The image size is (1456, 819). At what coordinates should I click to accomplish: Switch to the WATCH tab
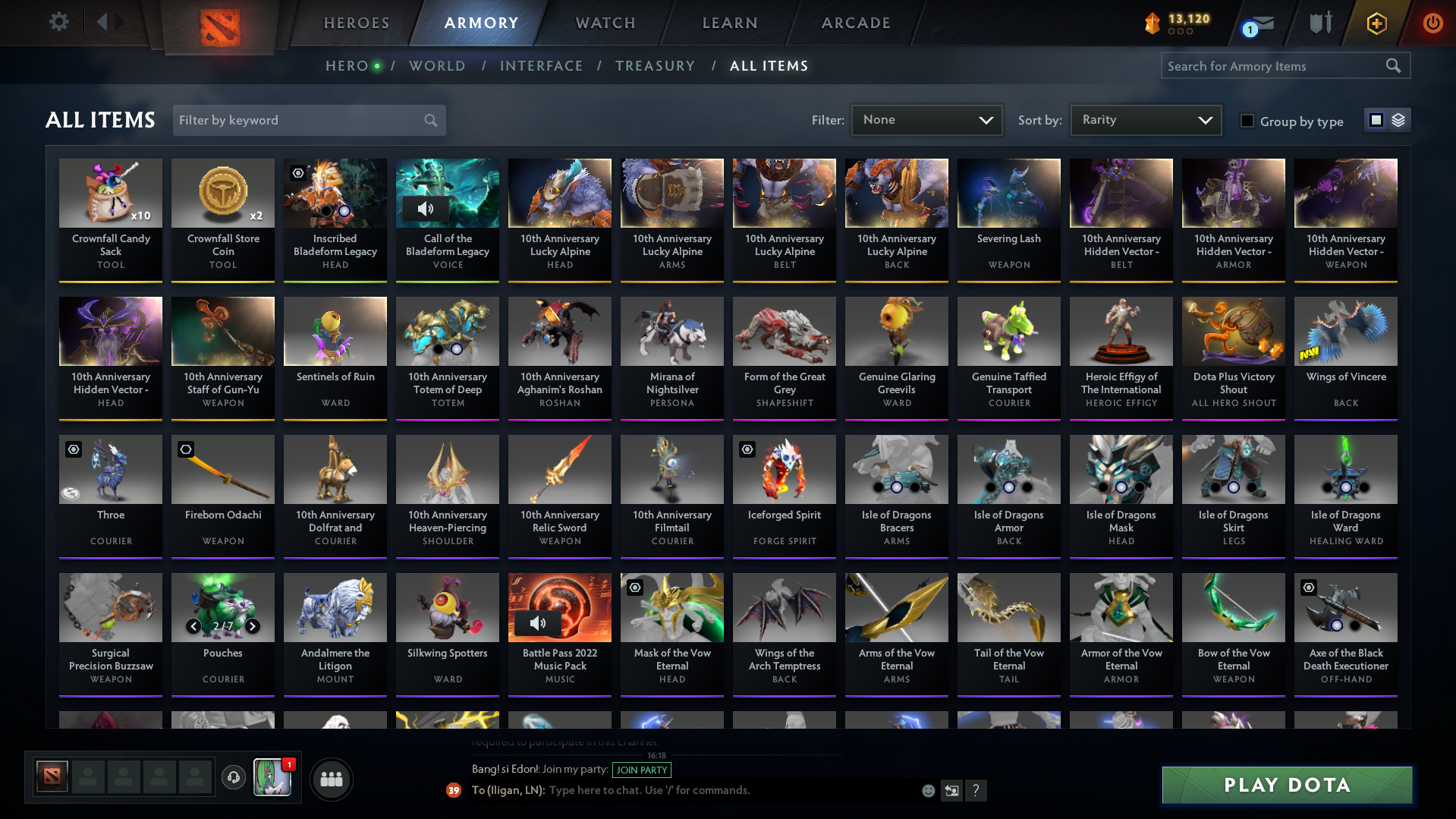[x=604, y=23]
